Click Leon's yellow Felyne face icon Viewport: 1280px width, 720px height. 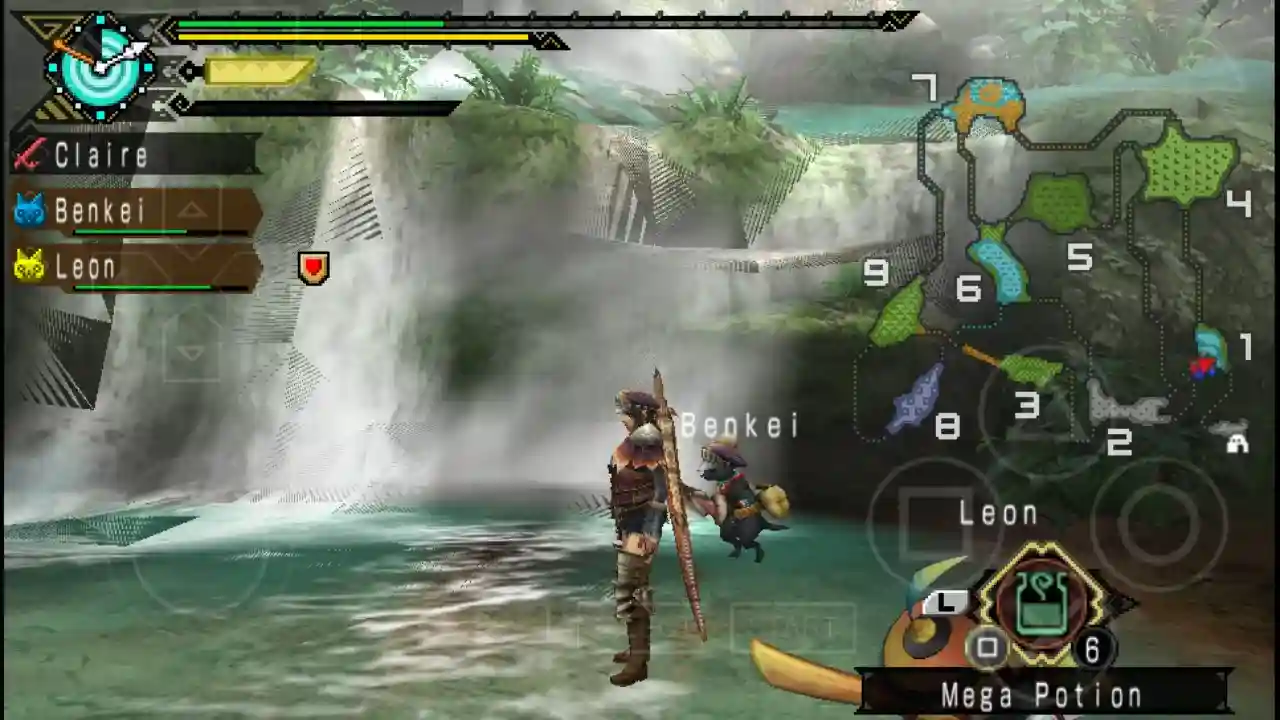pyautogui.click(x=30, y=265)
